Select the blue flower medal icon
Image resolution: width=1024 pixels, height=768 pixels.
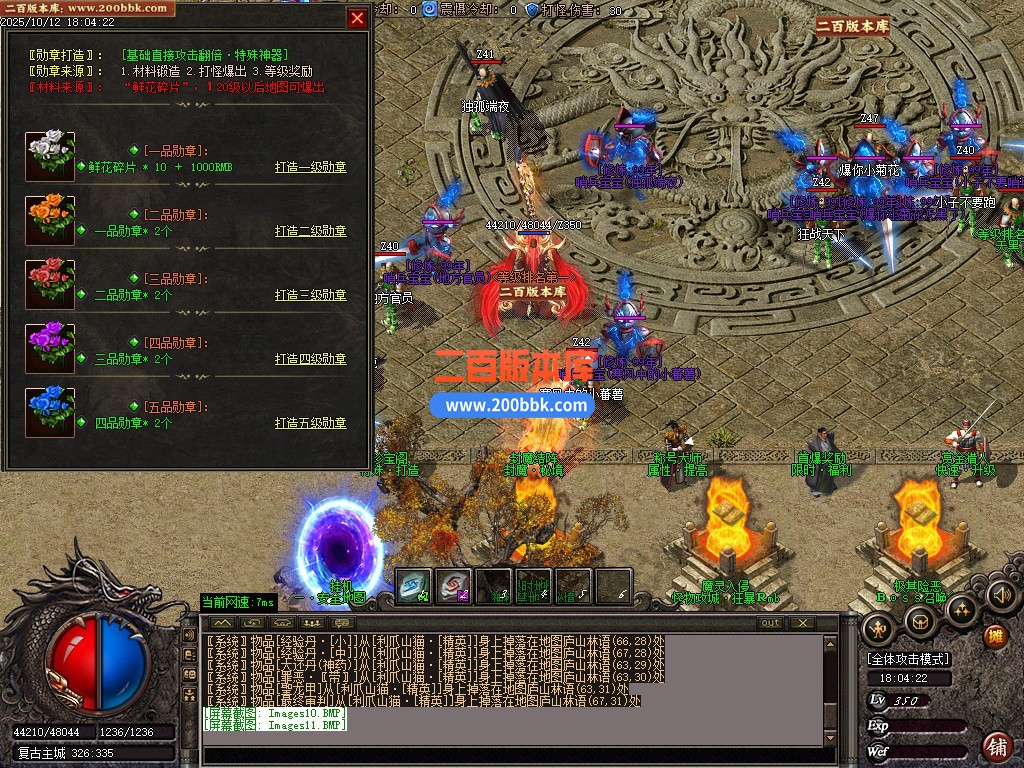[50, 412]
